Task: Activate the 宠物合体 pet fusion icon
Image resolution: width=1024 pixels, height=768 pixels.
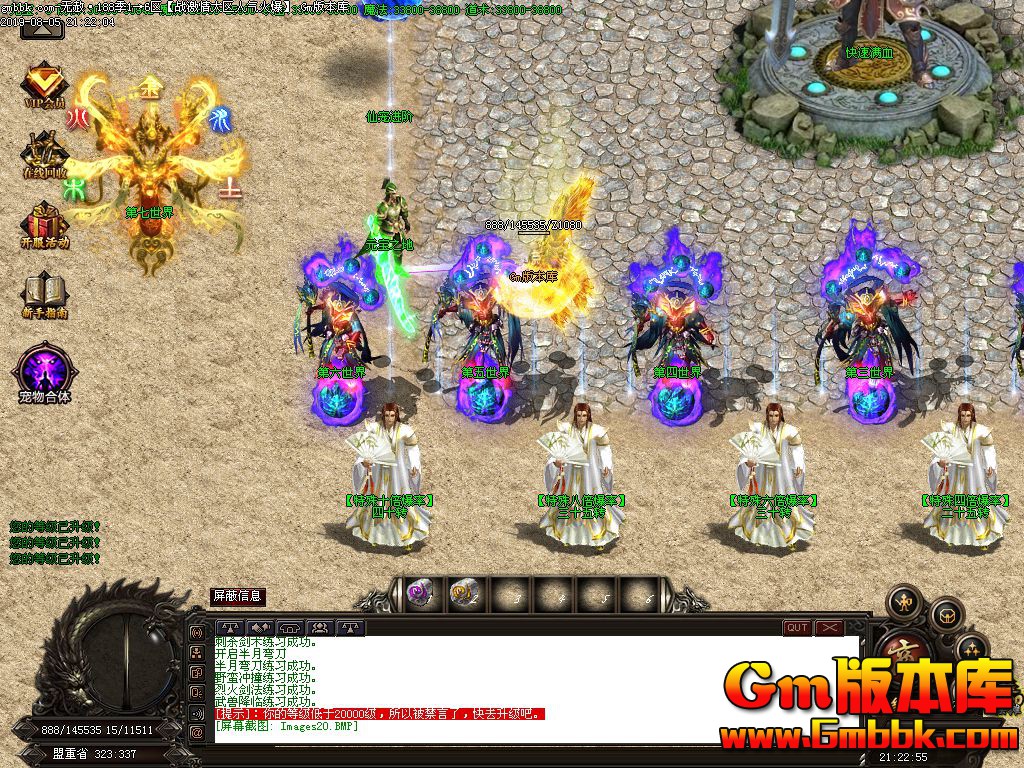Action: [x=45, y=369]
